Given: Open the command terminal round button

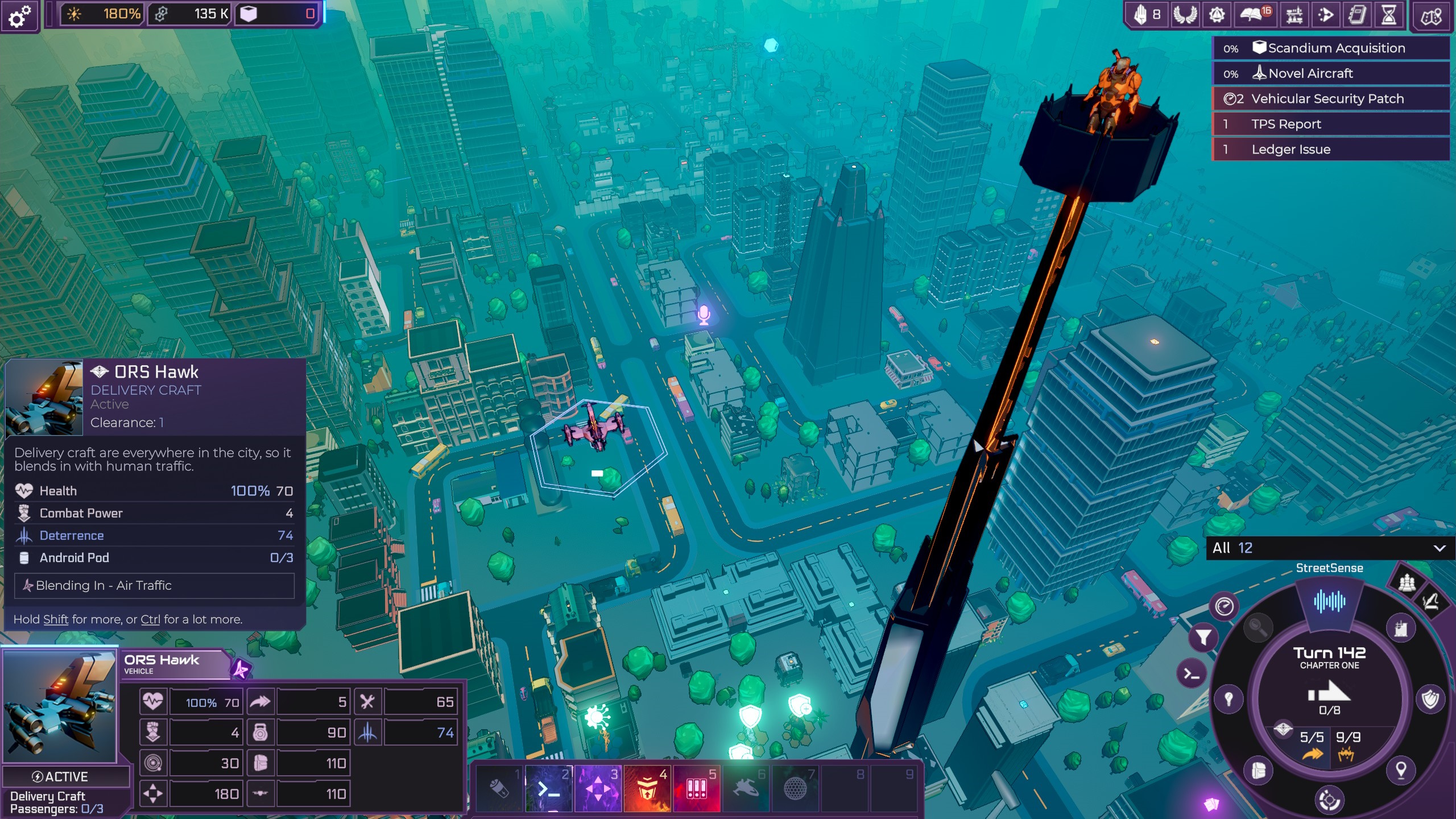Looking at the screenshot, I should pos(1191,675).
